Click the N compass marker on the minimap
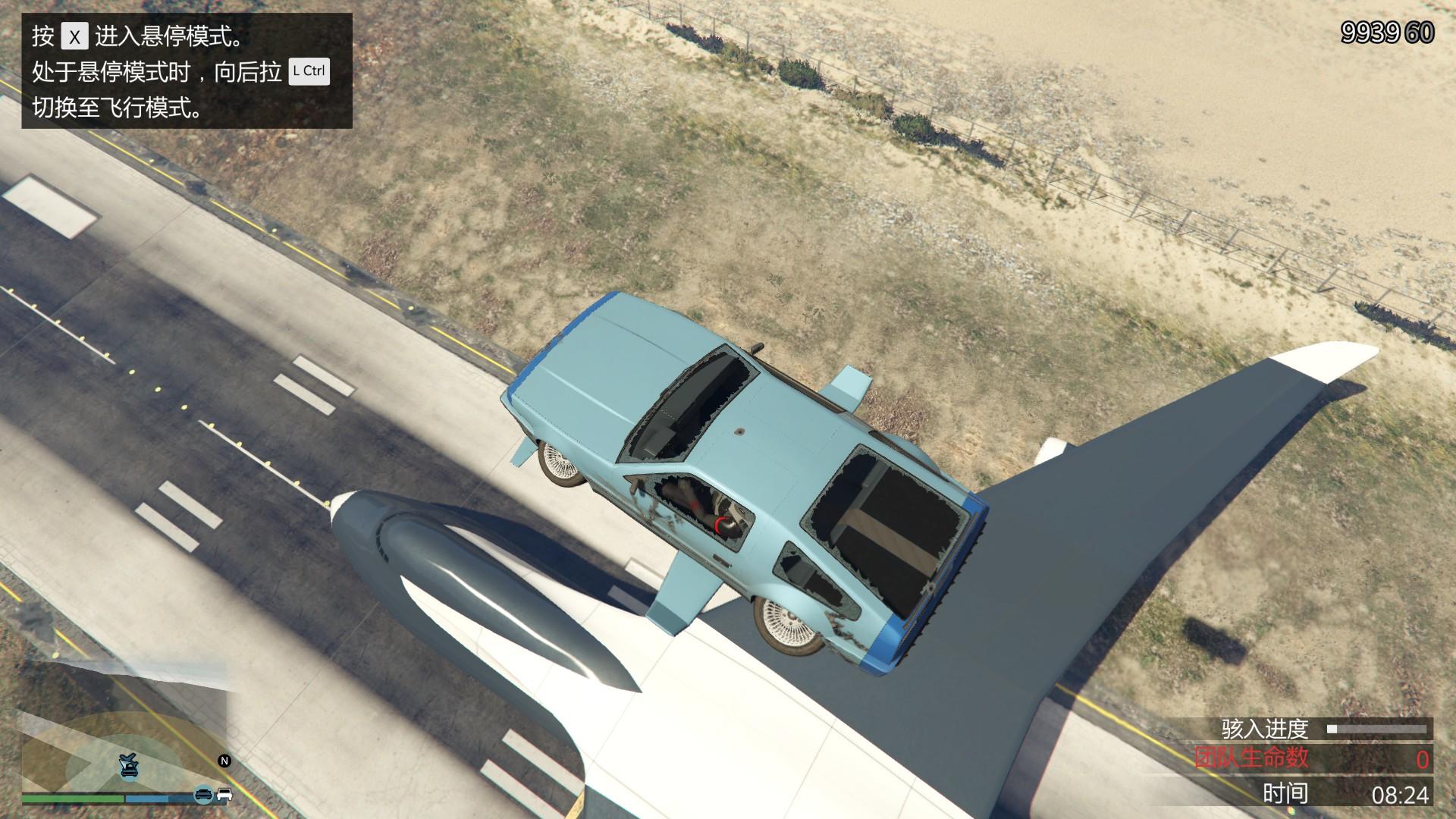Viewport: 1456px width, 819px height. pos(224,761)
